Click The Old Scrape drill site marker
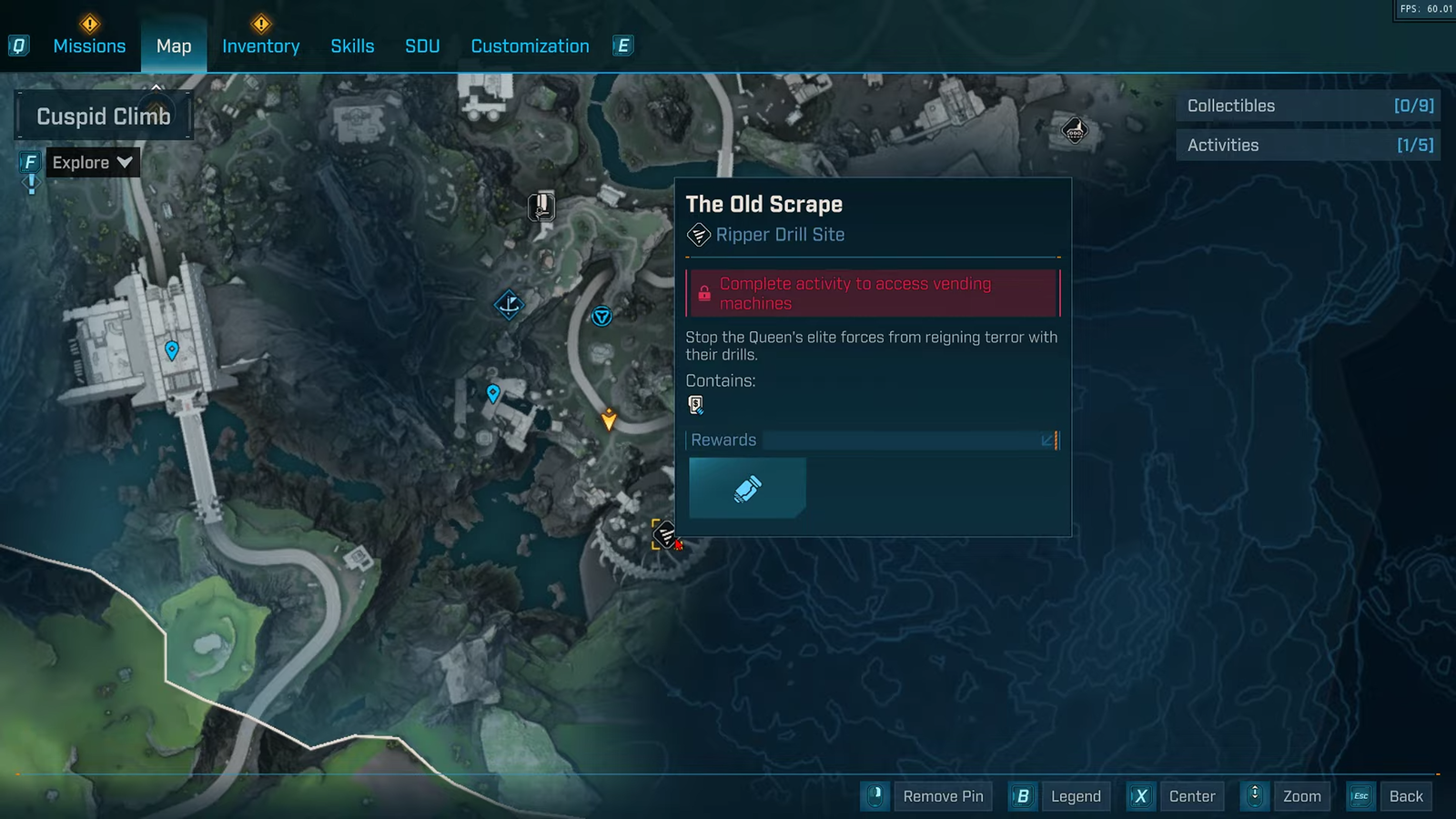The height and width of the screenshot is (819, 1456). click(665, 534)
